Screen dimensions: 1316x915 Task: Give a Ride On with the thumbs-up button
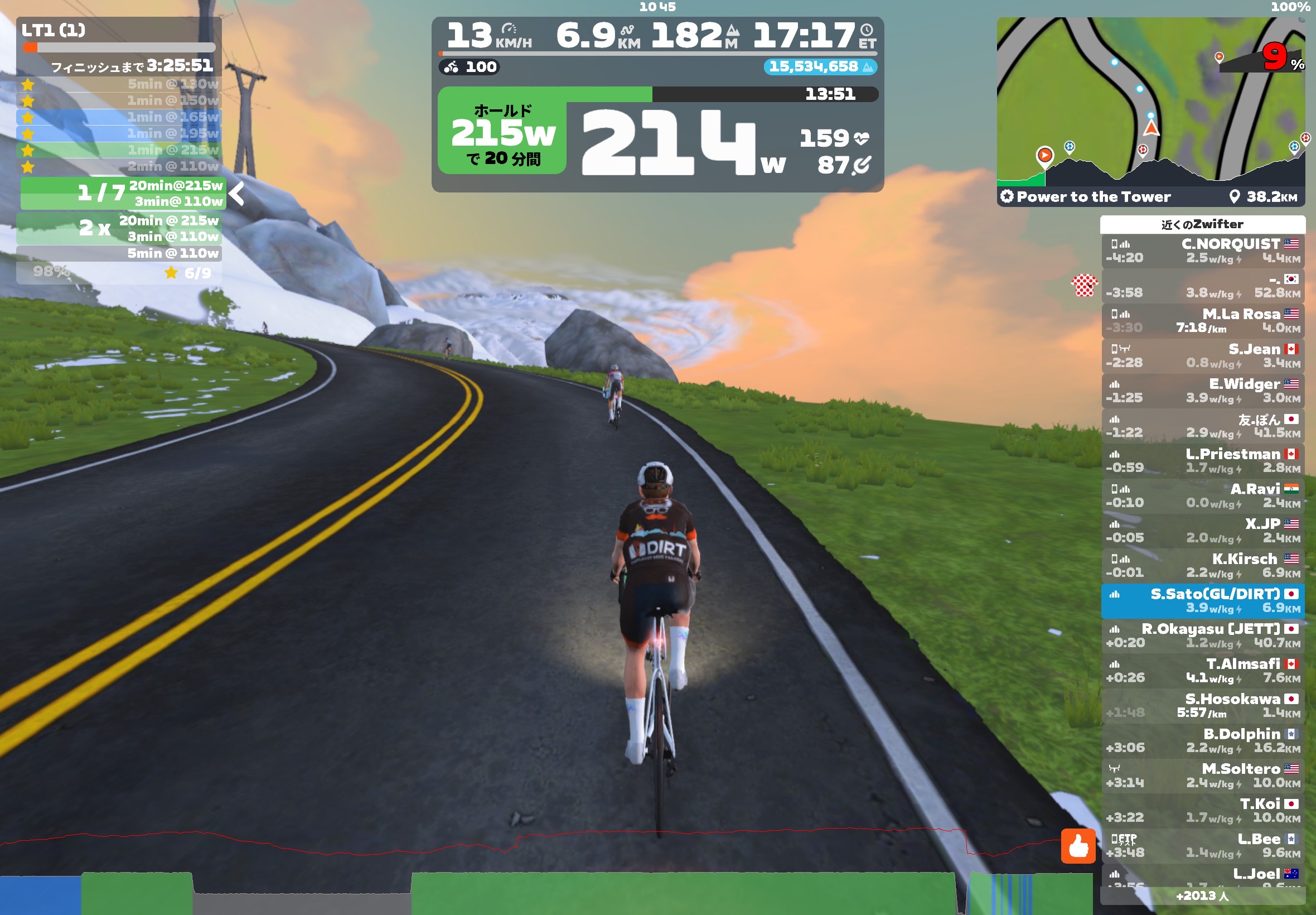click(x=1078, y=846)
